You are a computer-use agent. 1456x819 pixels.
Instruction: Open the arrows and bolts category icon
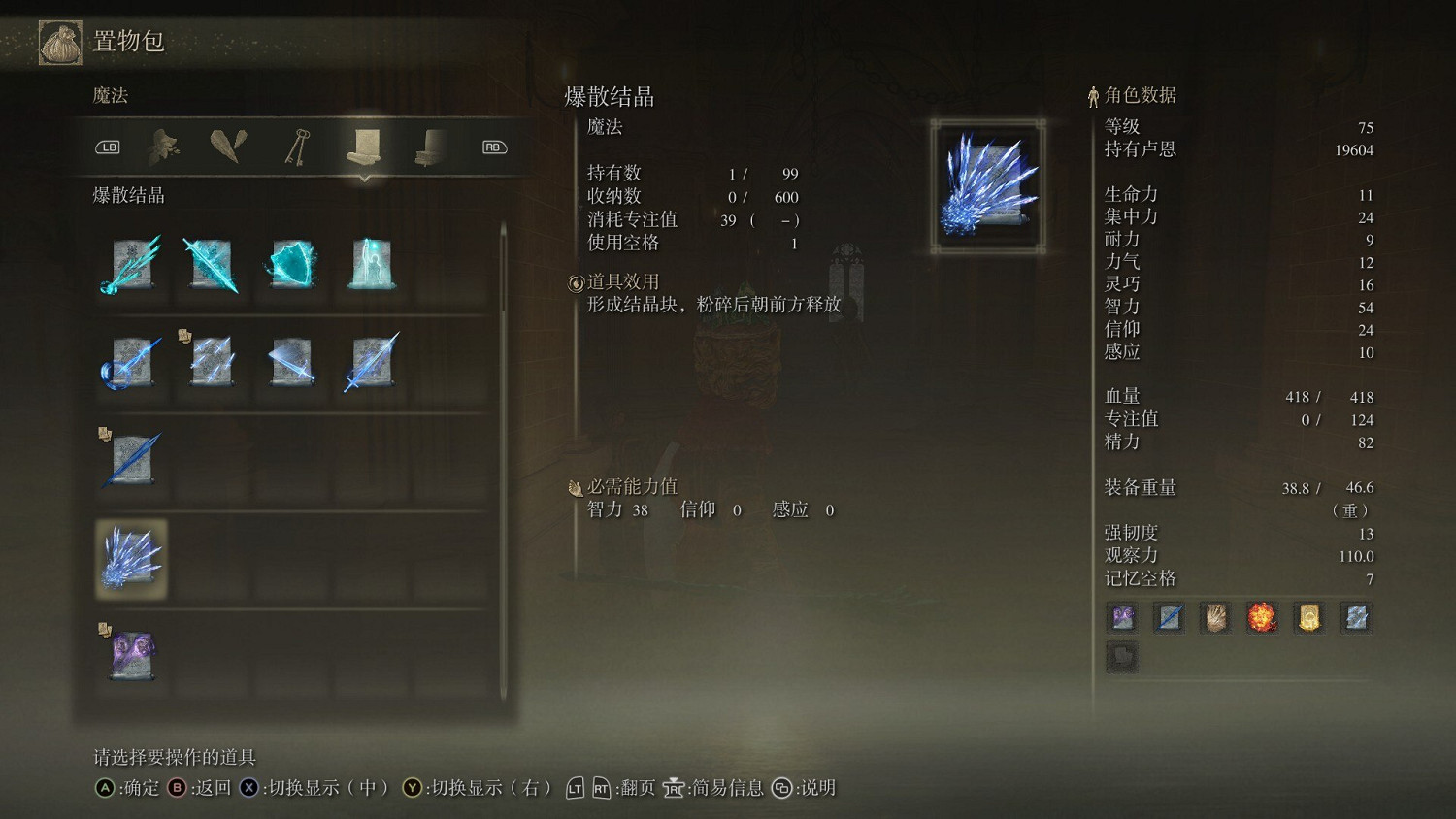[228, 146]
